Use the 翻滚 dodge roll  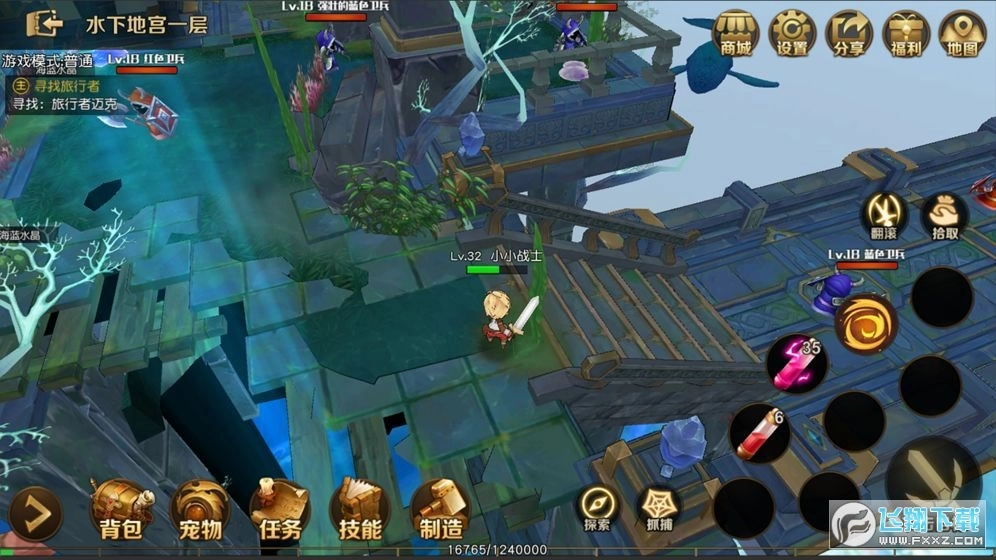(885, 215)
